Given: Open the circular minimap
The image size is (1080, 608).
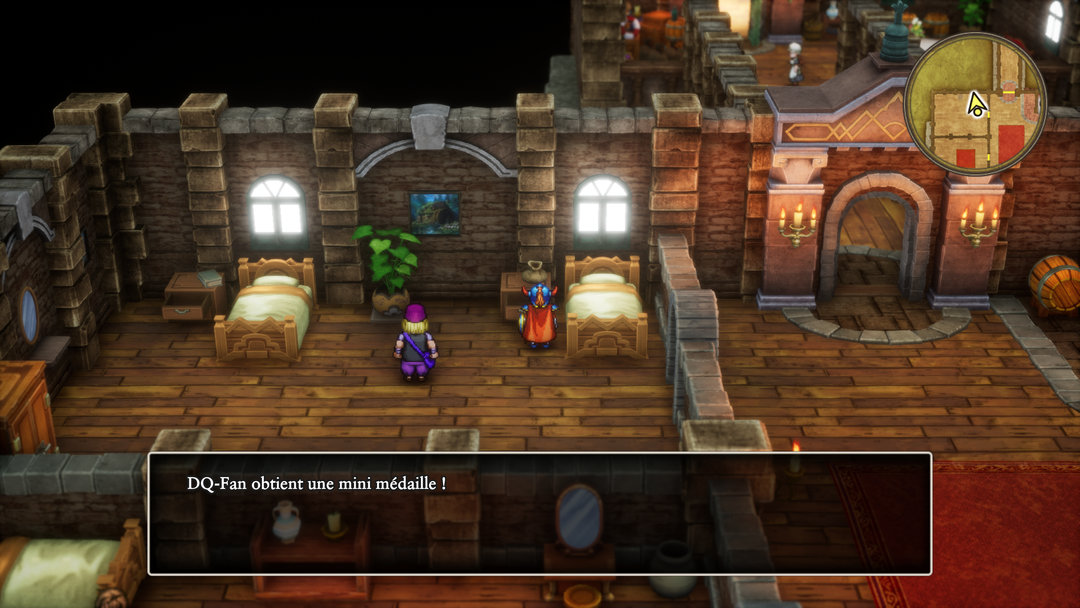Looking at the screenshot, I should tap(975, 103).
